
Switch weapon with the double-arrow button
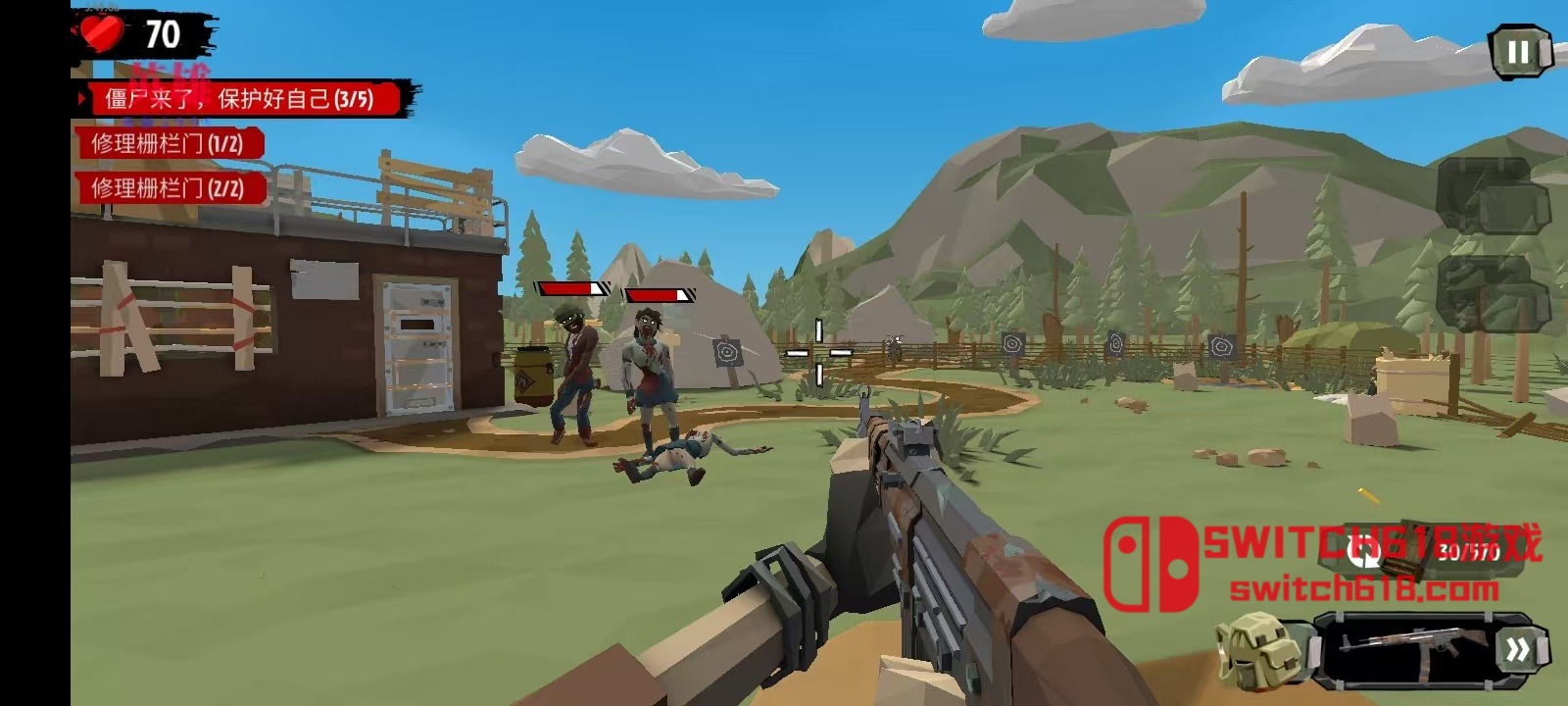click(1518, 649)
